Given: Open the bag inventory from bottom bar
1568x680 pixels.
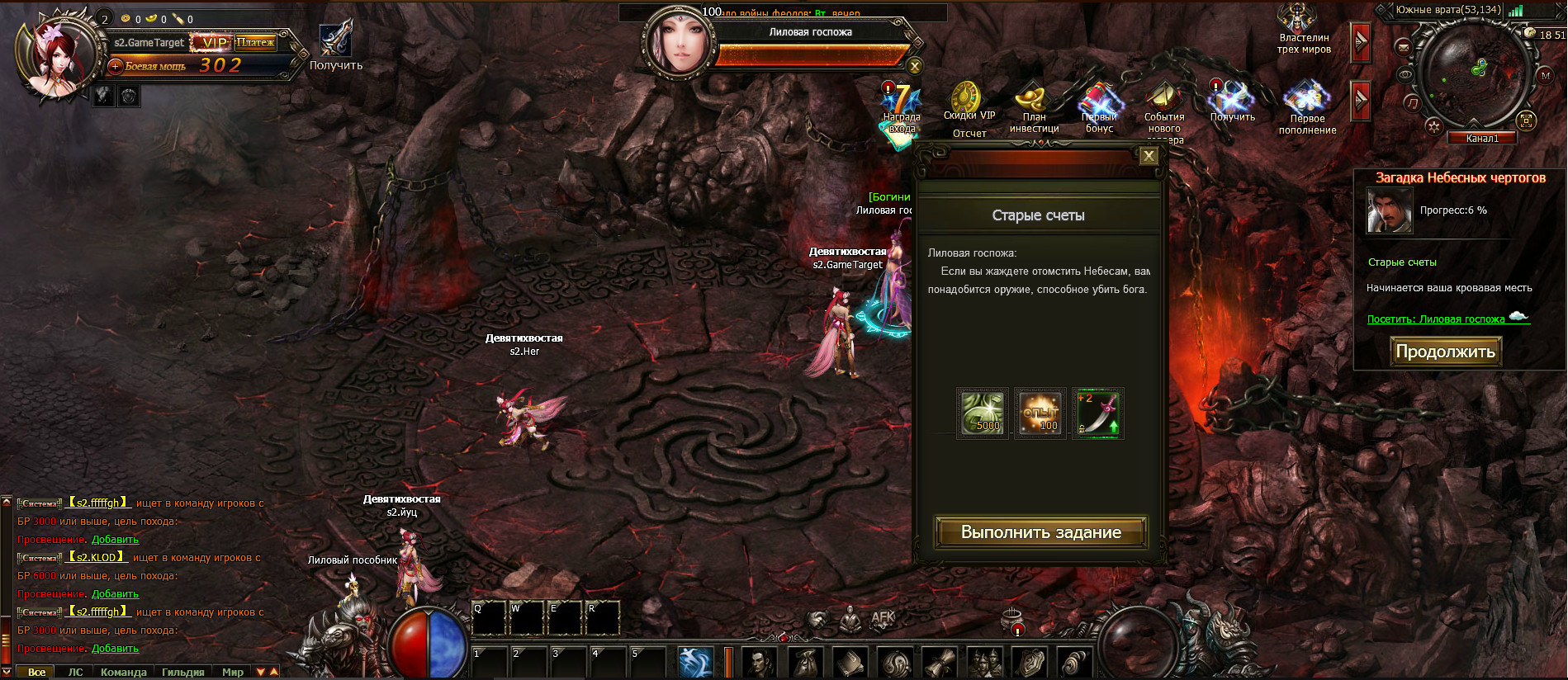Looking at the screenshot, I should coord(805,662).
